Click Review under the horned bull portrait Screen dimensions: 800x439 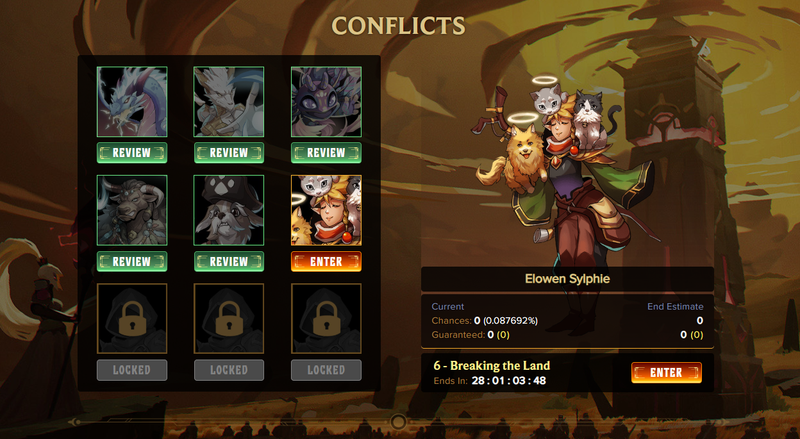coord(132,262)
